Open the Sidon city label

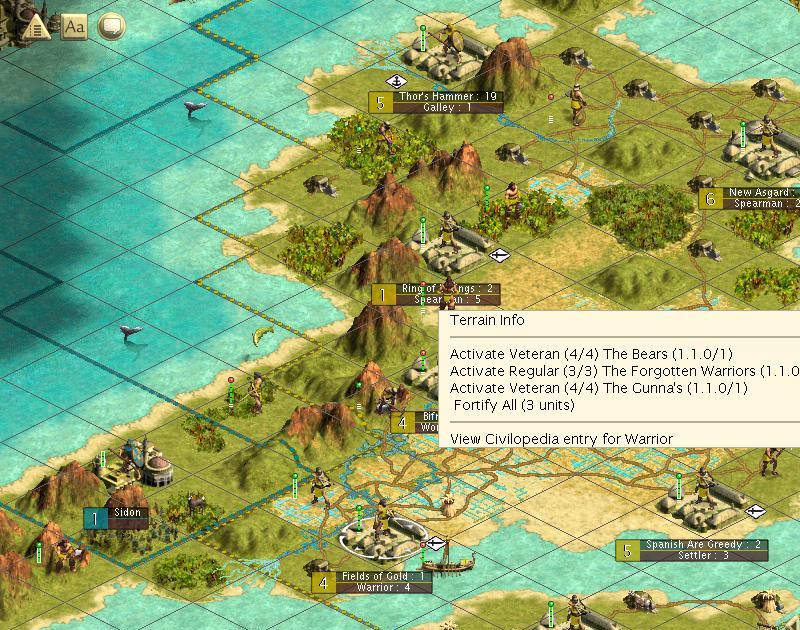pyautogui.click(x=128, y=513)
